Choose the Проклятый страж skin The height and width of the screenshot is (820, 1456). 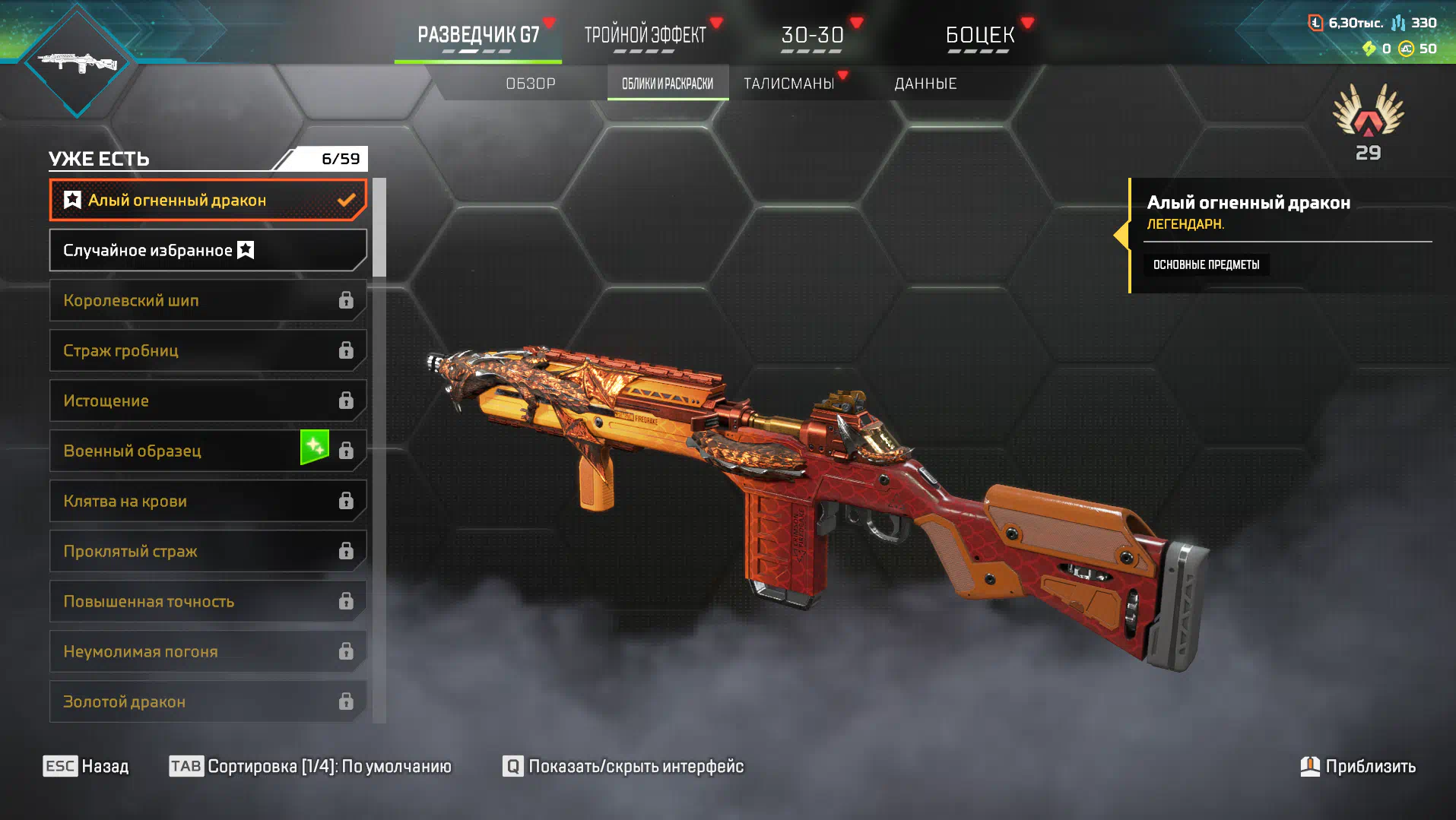208,551
